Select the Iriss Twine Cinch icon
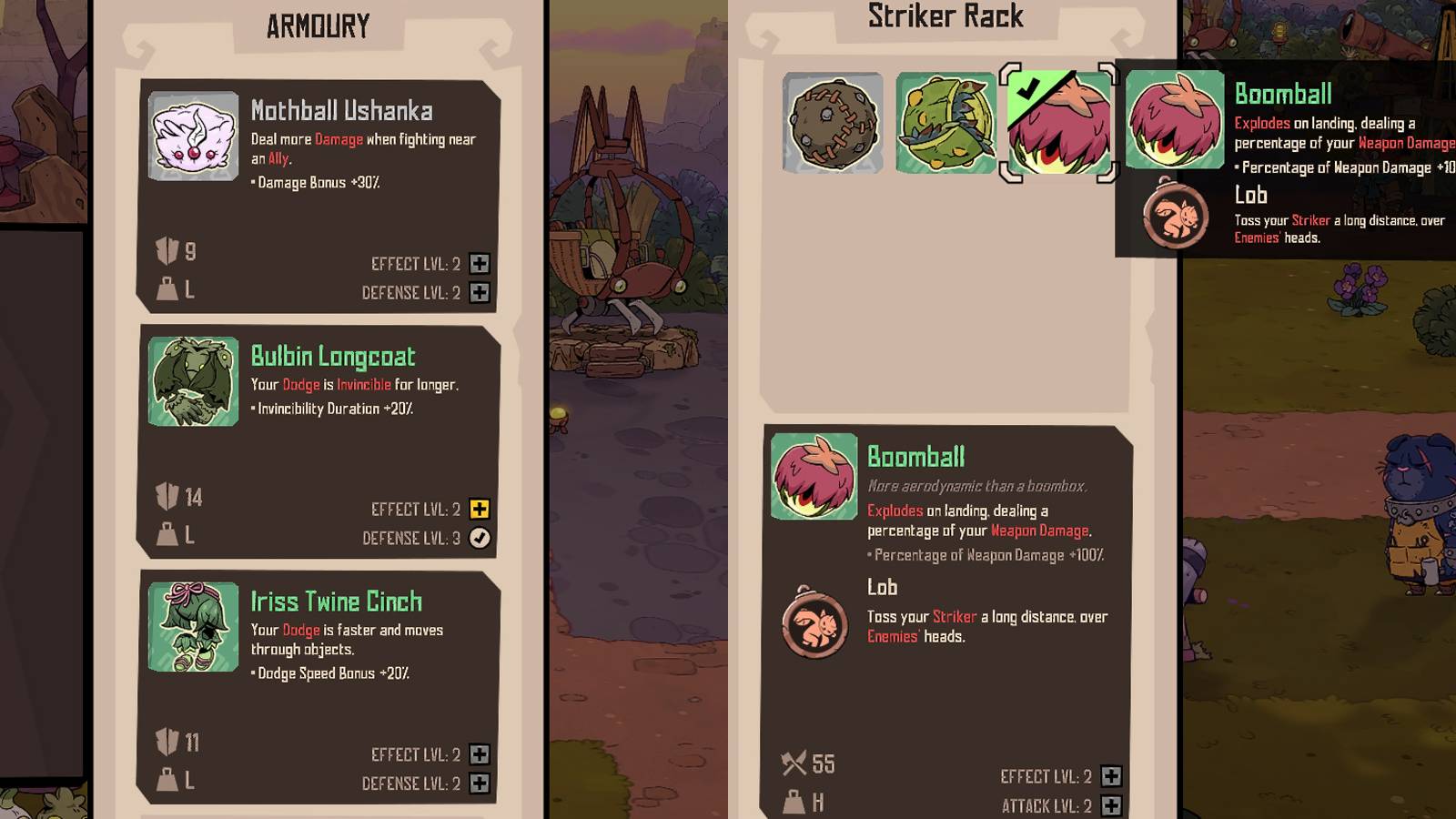This screenshot has height=819, width=1456. point(192,625)
